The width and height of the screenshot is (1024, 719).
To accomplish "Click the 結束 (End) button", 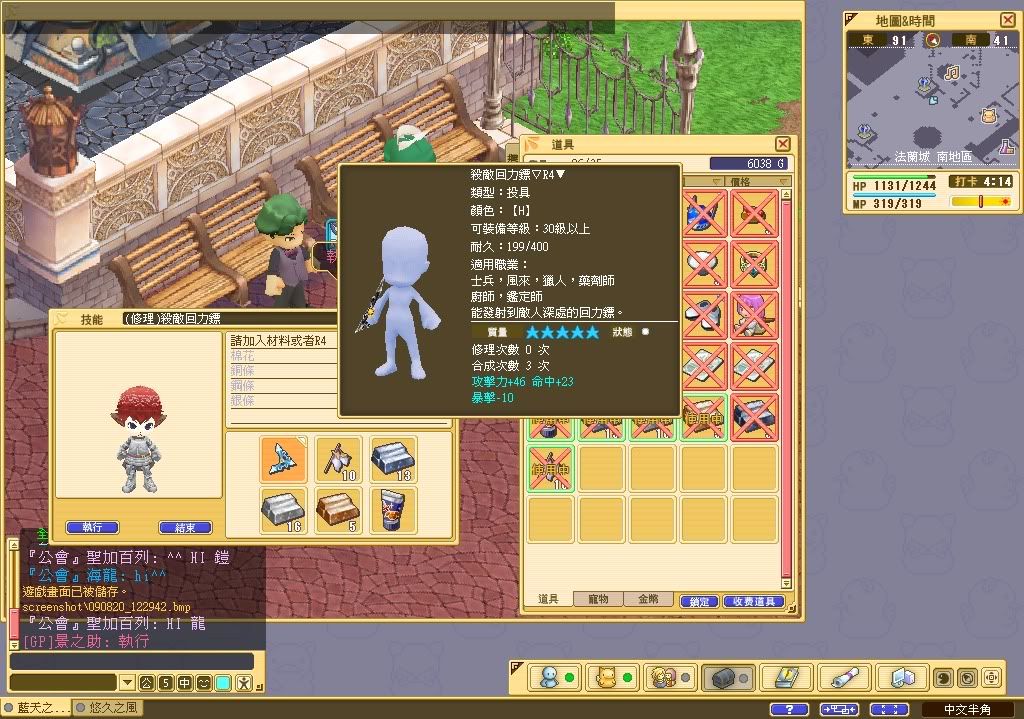I will tap(185, 527).
